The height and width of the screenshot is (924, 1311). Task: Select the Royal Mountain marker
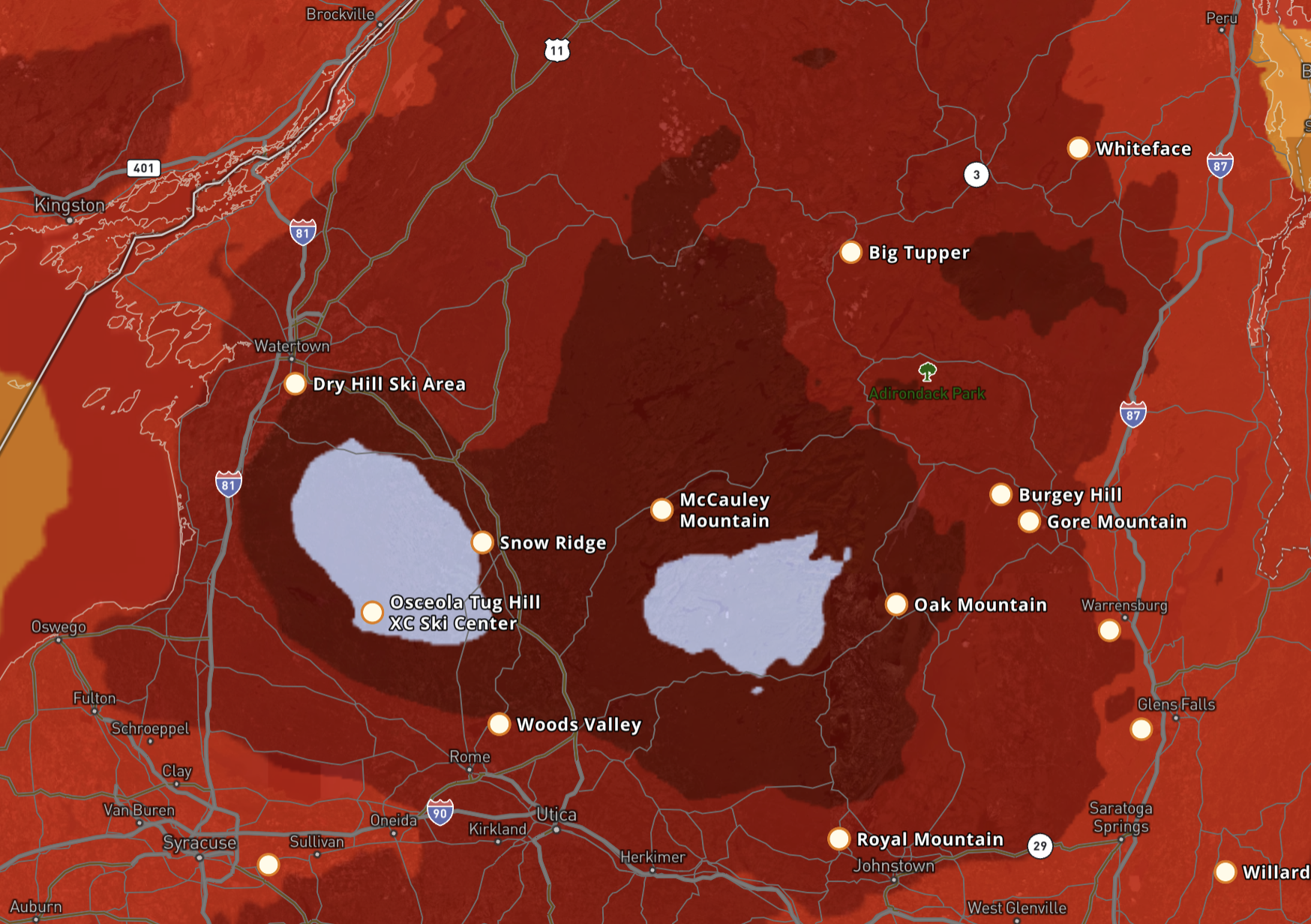point(838,838)
